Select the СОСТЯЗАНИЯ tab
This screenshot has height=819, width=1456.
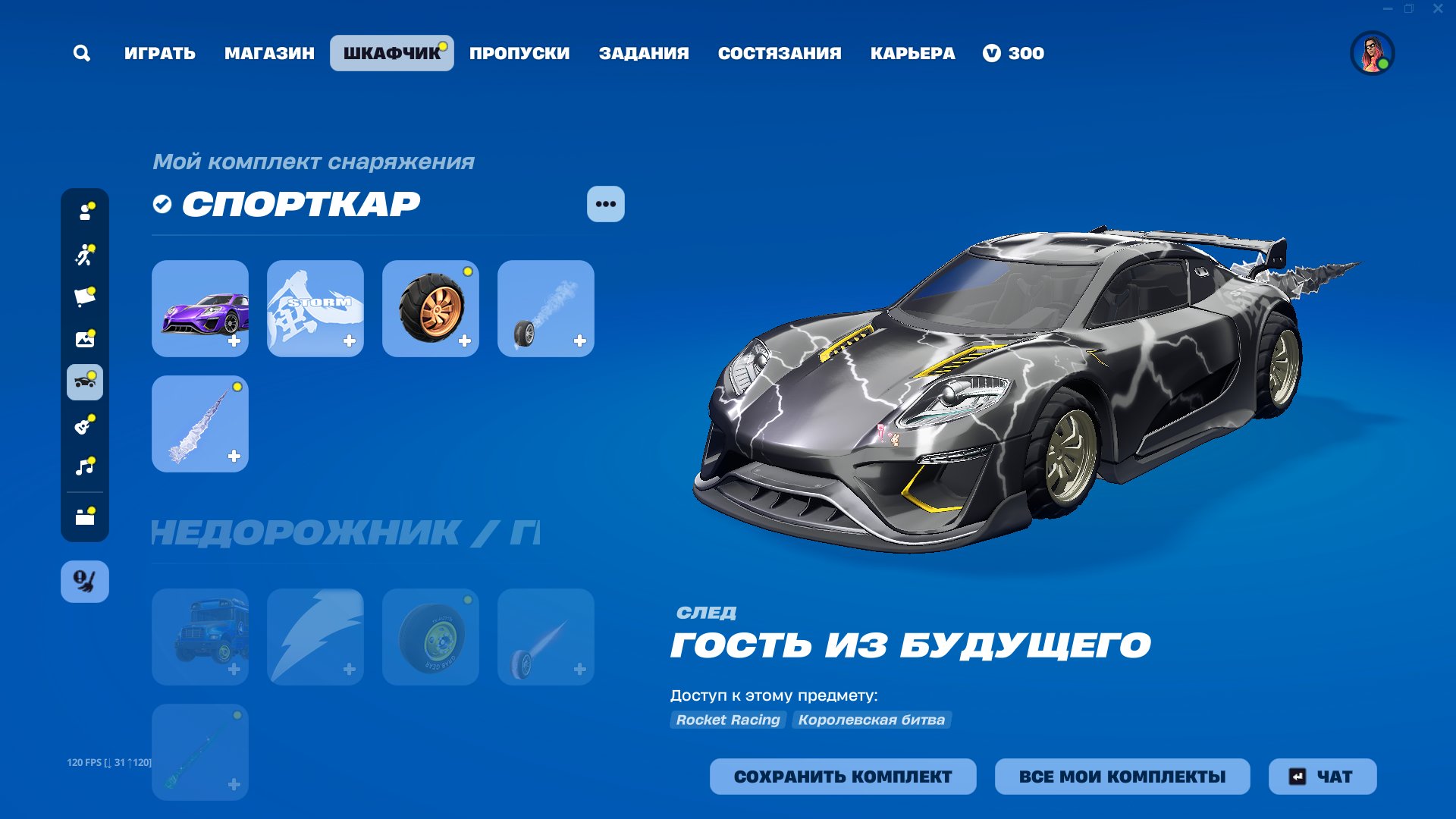coord(780,53)
